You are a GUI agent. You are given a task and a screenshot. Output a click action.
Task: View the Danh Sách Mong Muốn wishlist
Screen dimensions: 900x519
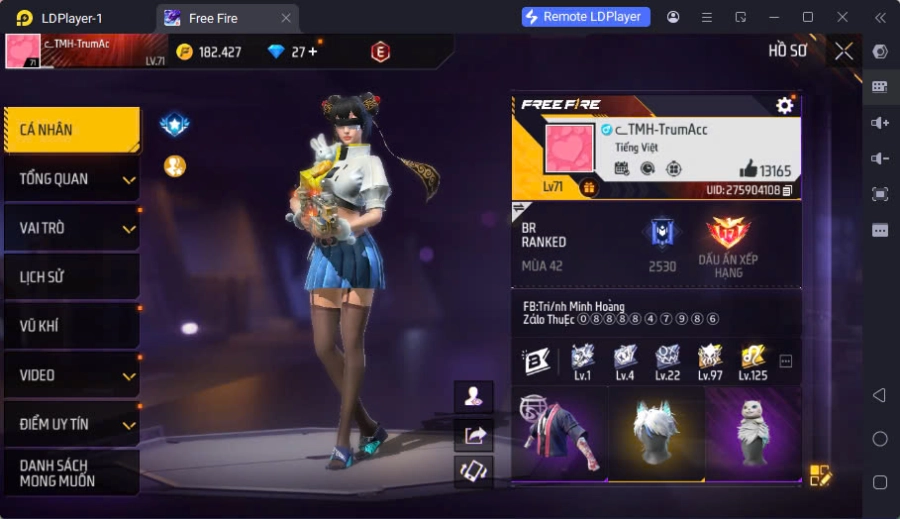[x=71, y=473]
